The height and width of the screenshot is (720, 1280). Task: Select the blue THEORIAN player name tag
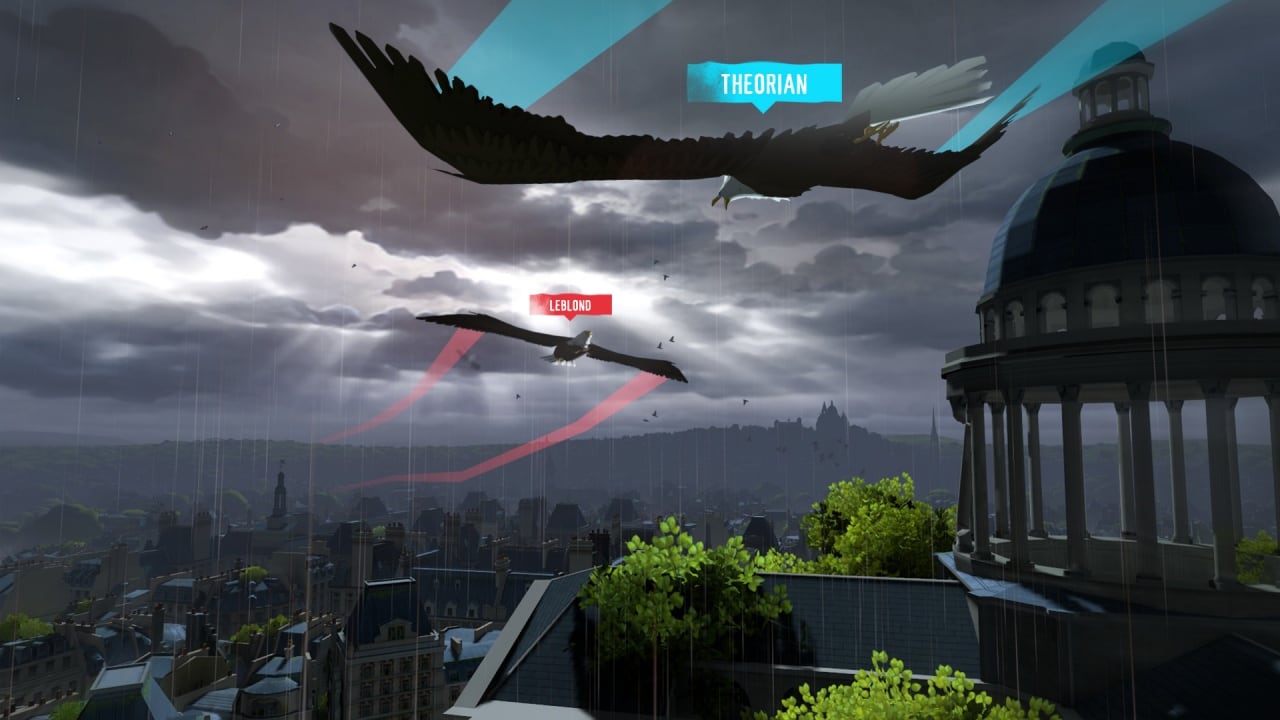pyautogui.click(x=764, y=82)
